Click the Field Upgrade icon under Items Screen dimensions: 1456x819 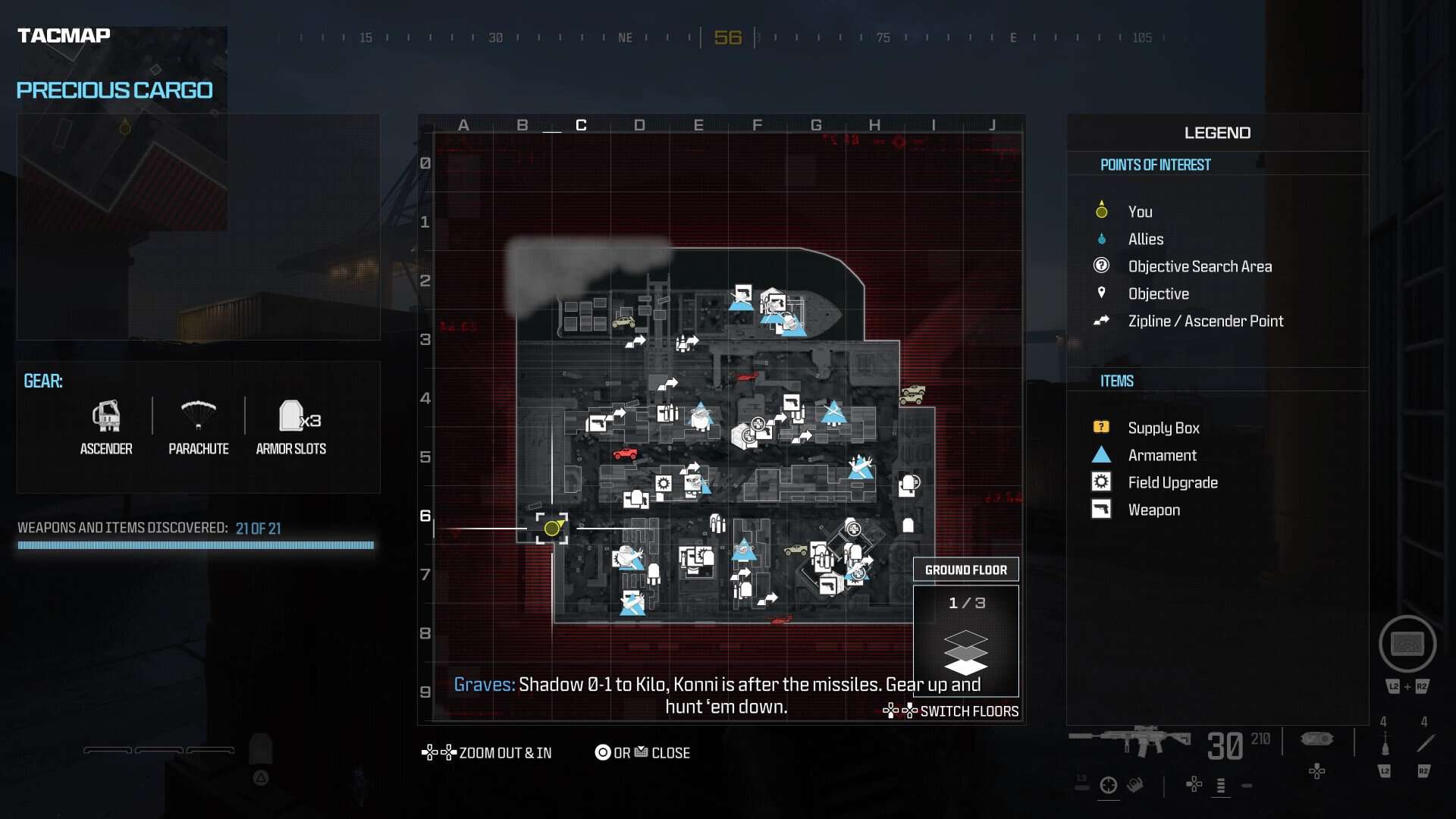(1101, 482)
